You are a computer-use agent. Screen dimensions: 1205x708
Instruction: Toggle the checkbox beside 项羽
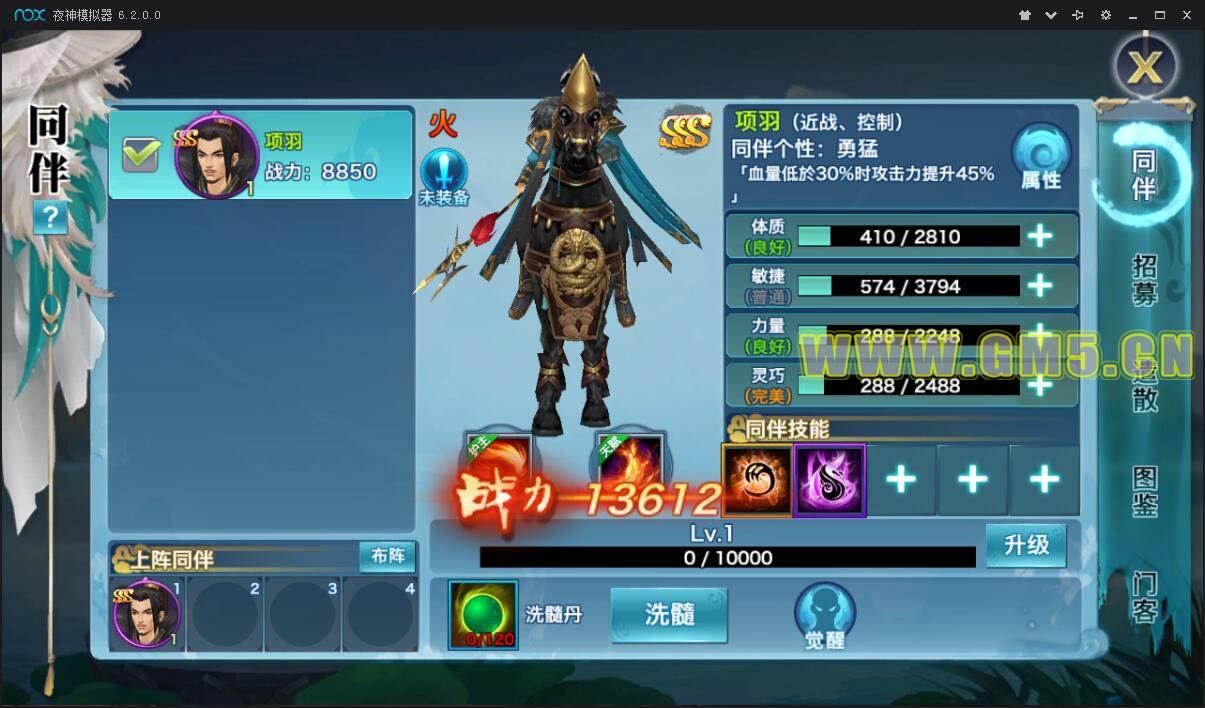(x=141, y=154)
